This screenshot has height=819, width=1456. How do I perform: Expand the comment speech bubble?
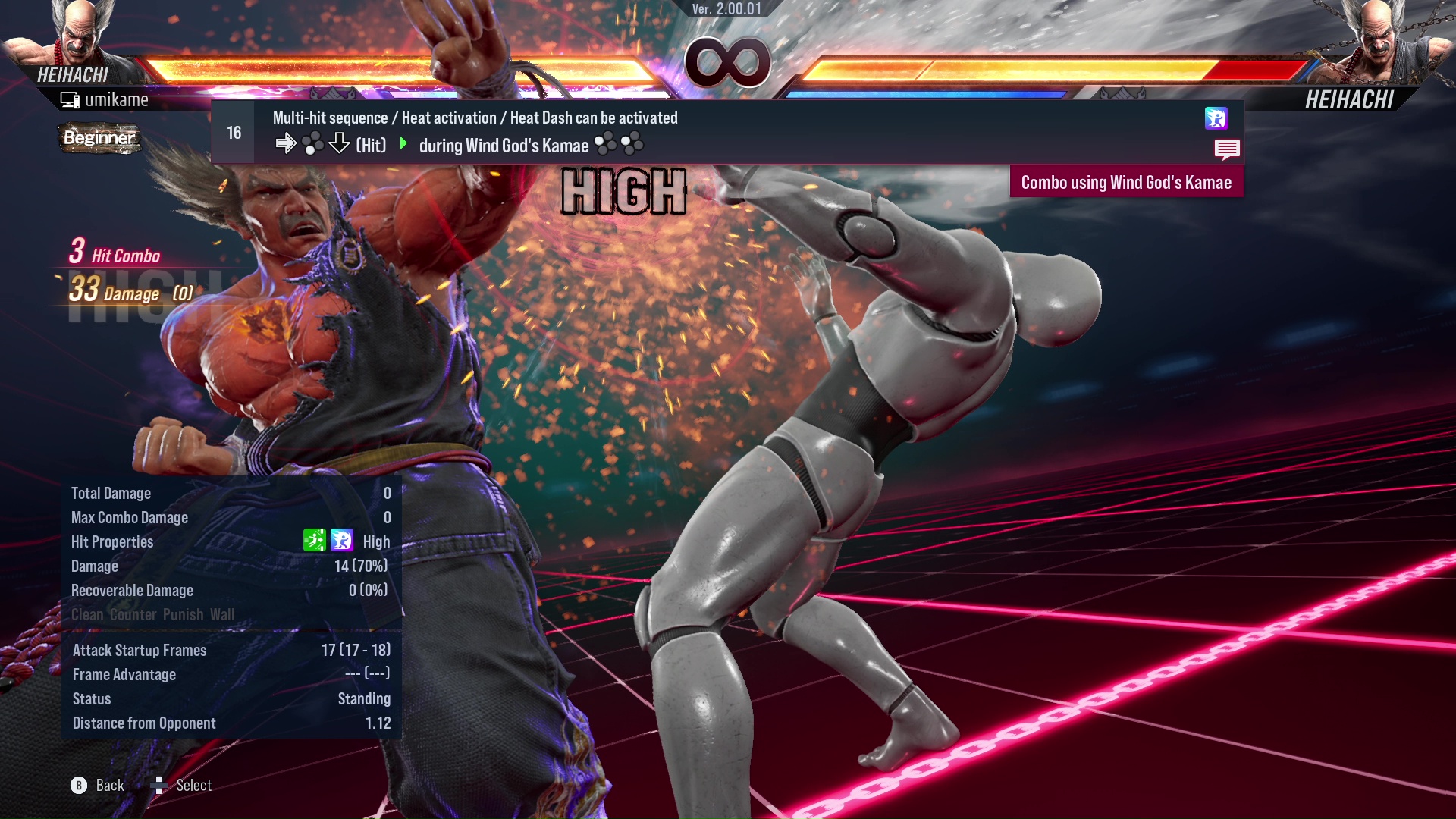point(1227,149)
